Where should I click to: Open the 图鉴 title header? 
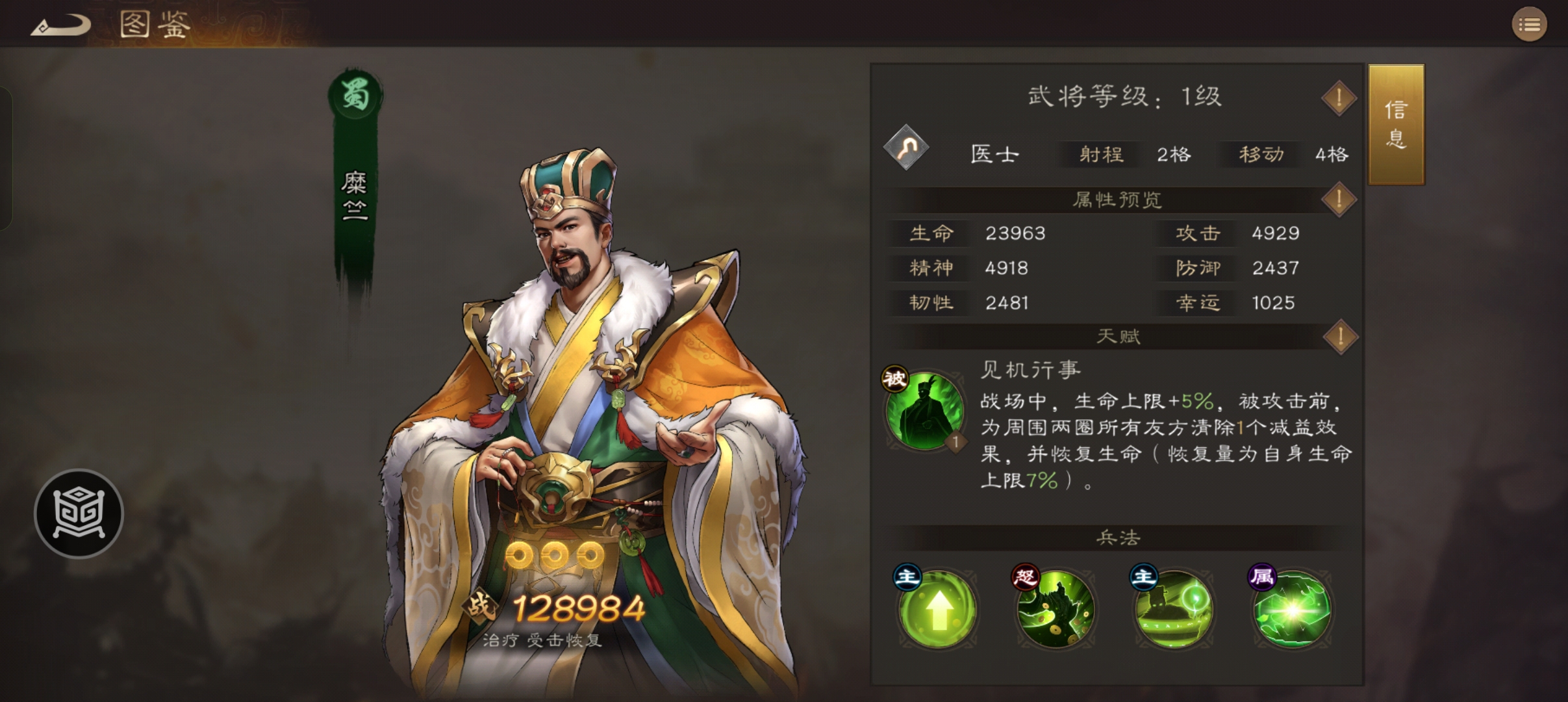coord(153,25)
